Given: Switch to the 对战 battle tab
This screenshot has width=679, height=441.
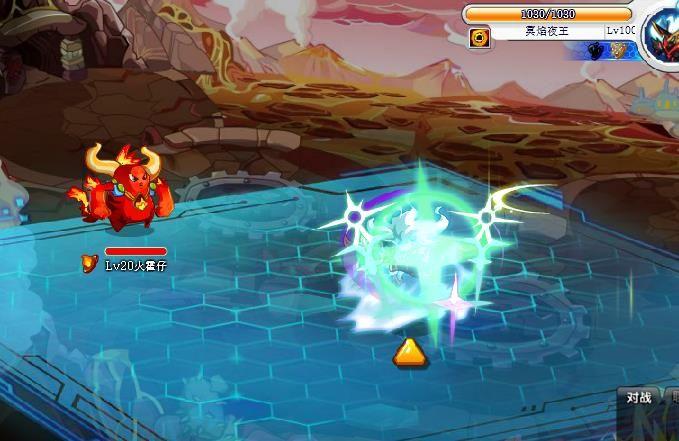Looking at the screenshot, I should click(638, 398).
